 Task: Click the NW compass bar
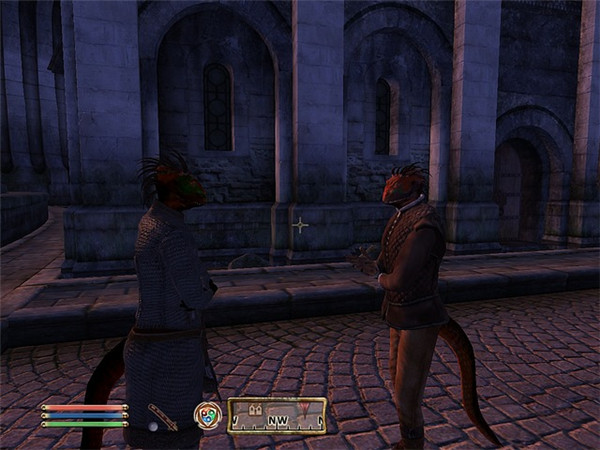(x=277, y=416)
